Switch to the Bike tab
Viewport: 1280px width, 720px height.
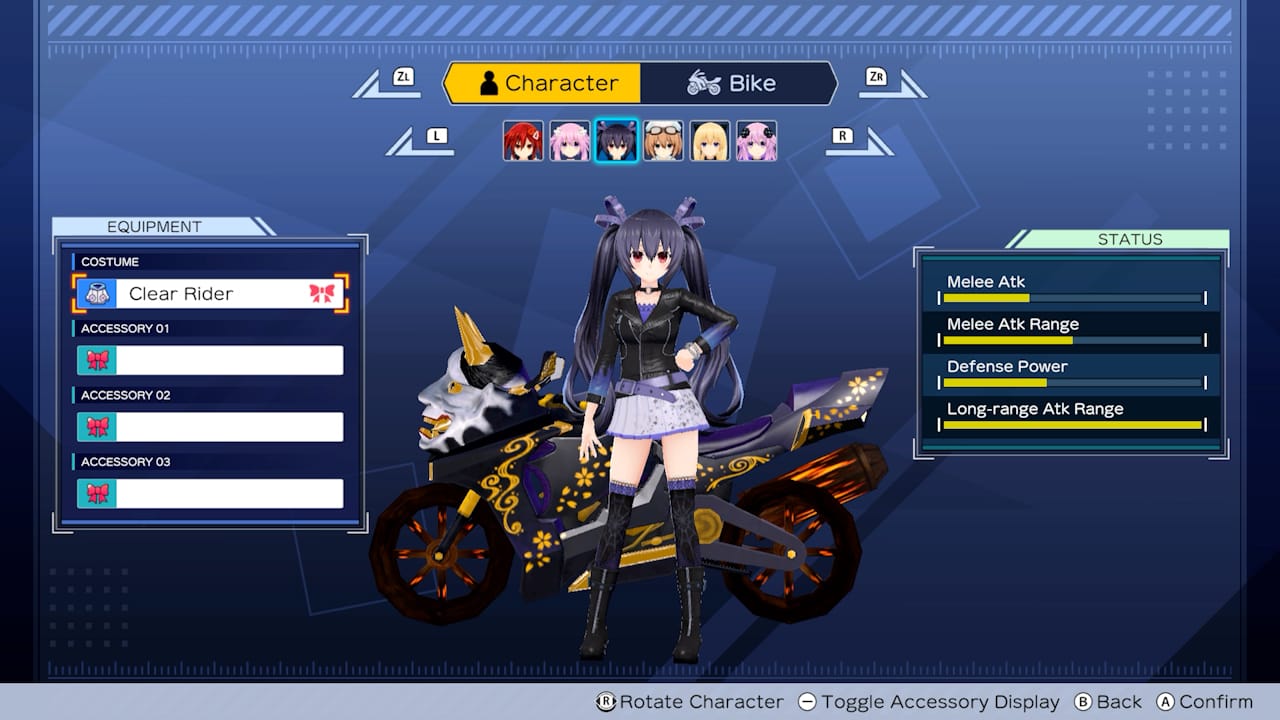740,83
